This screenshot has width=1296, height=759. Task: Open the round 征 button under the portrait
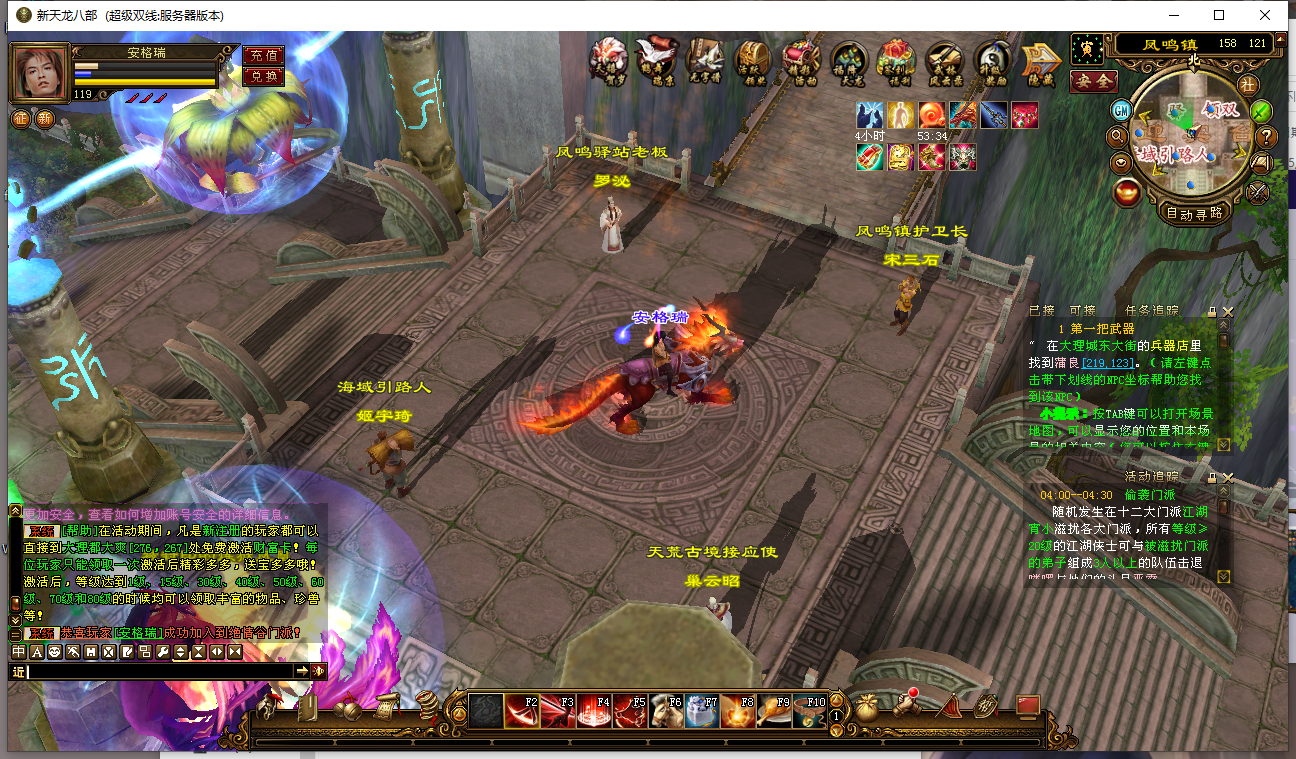20,118
